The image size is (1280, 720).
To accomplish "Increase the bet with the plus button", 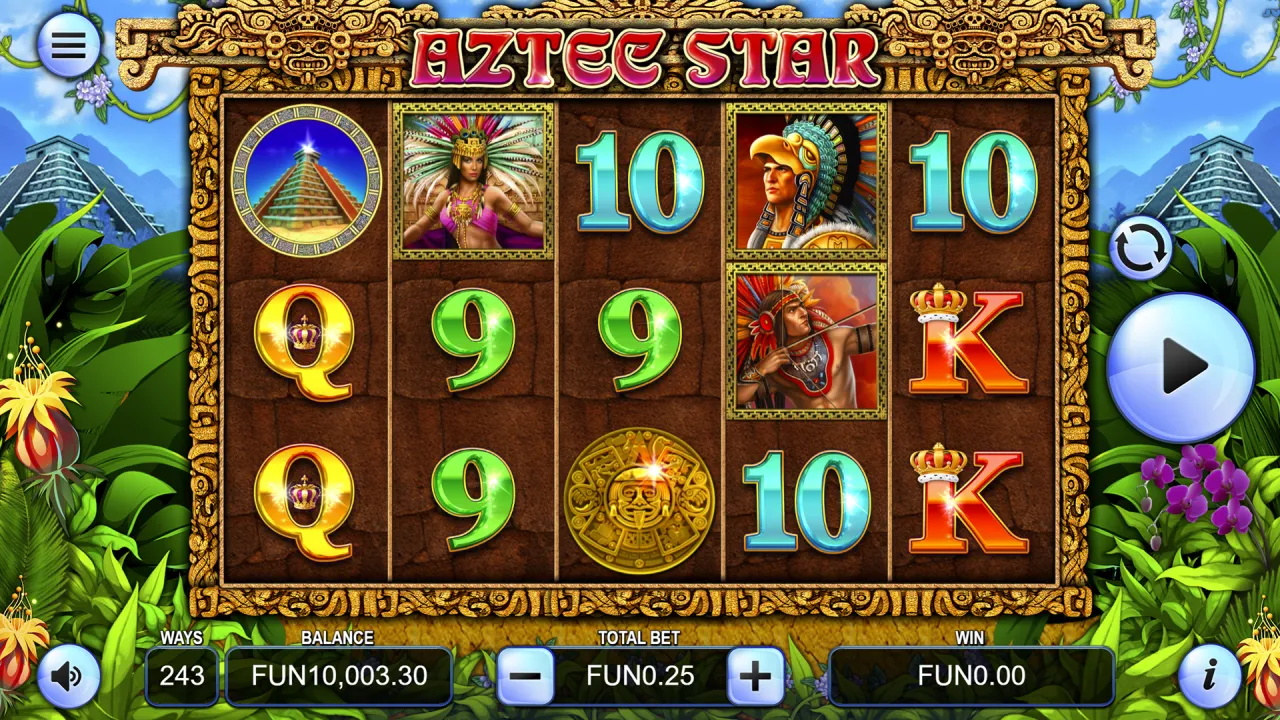I will (x=756, y=676).
